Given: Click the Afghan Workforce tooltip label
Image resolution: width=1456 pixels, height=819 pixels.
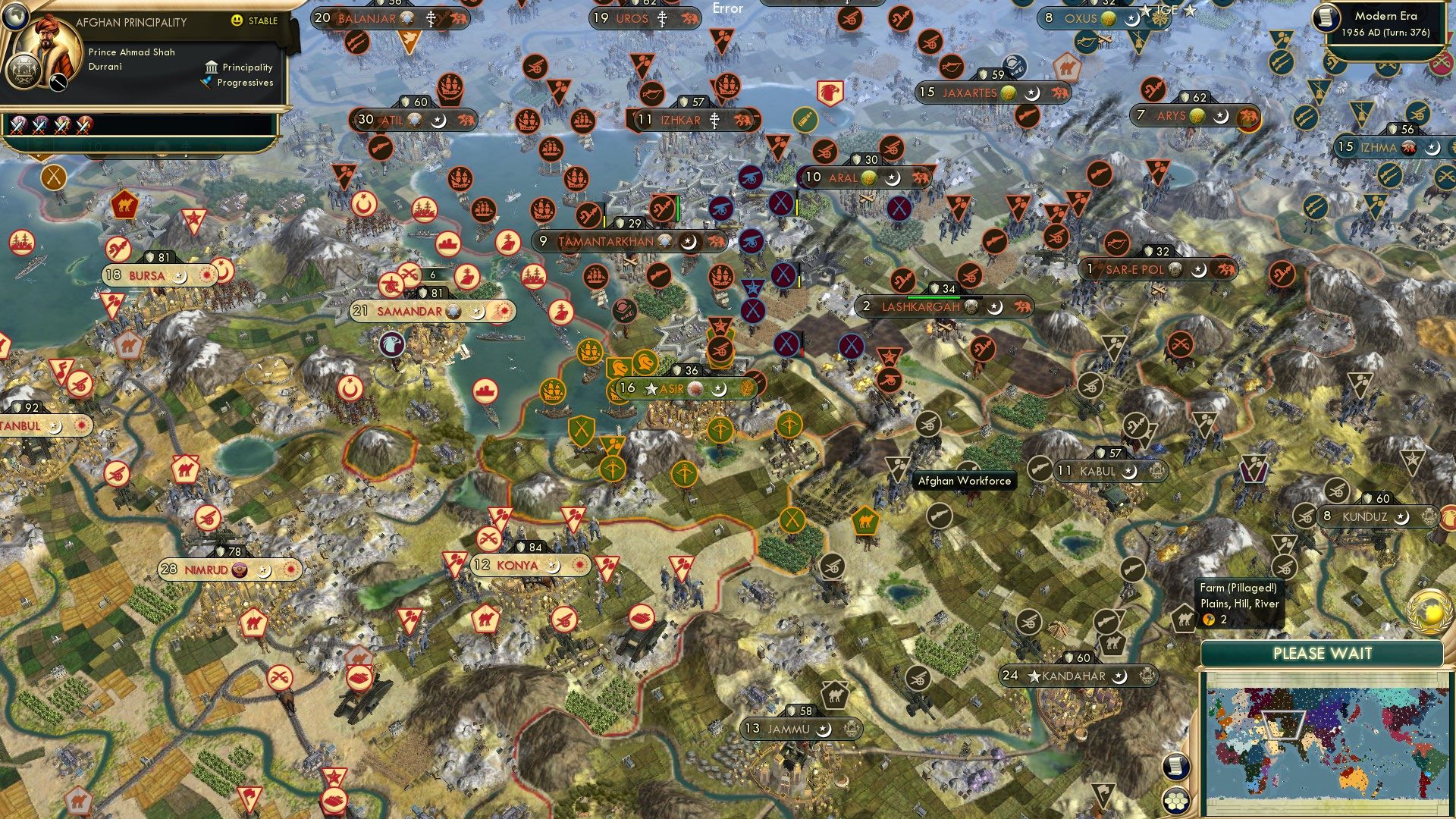Looking at the screenshot, I should (964, 481).
